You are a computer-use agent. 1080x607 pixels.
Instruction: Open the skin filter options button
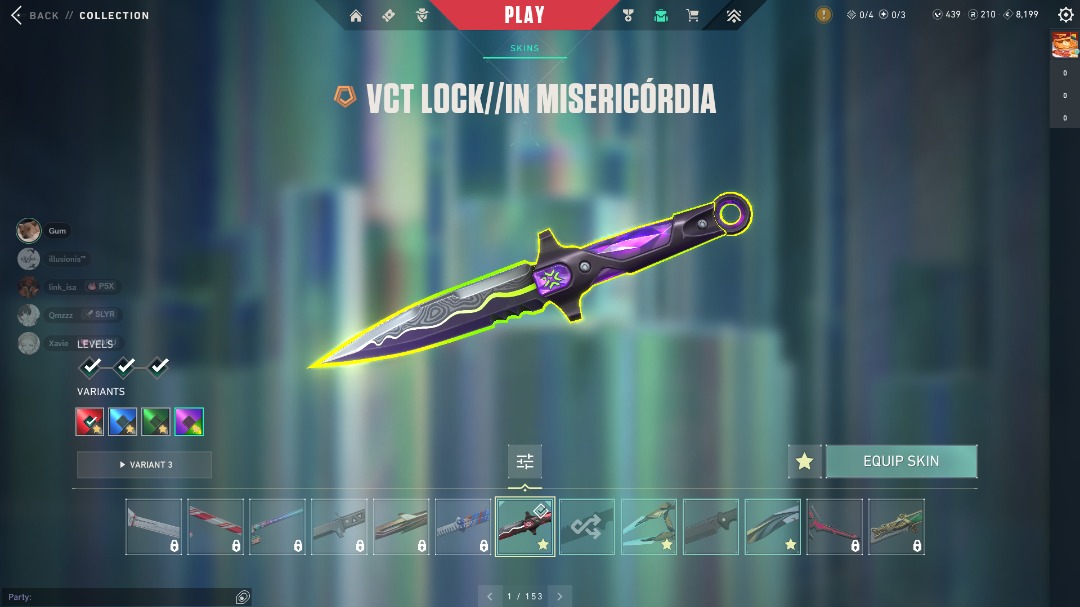coord(525,461)
